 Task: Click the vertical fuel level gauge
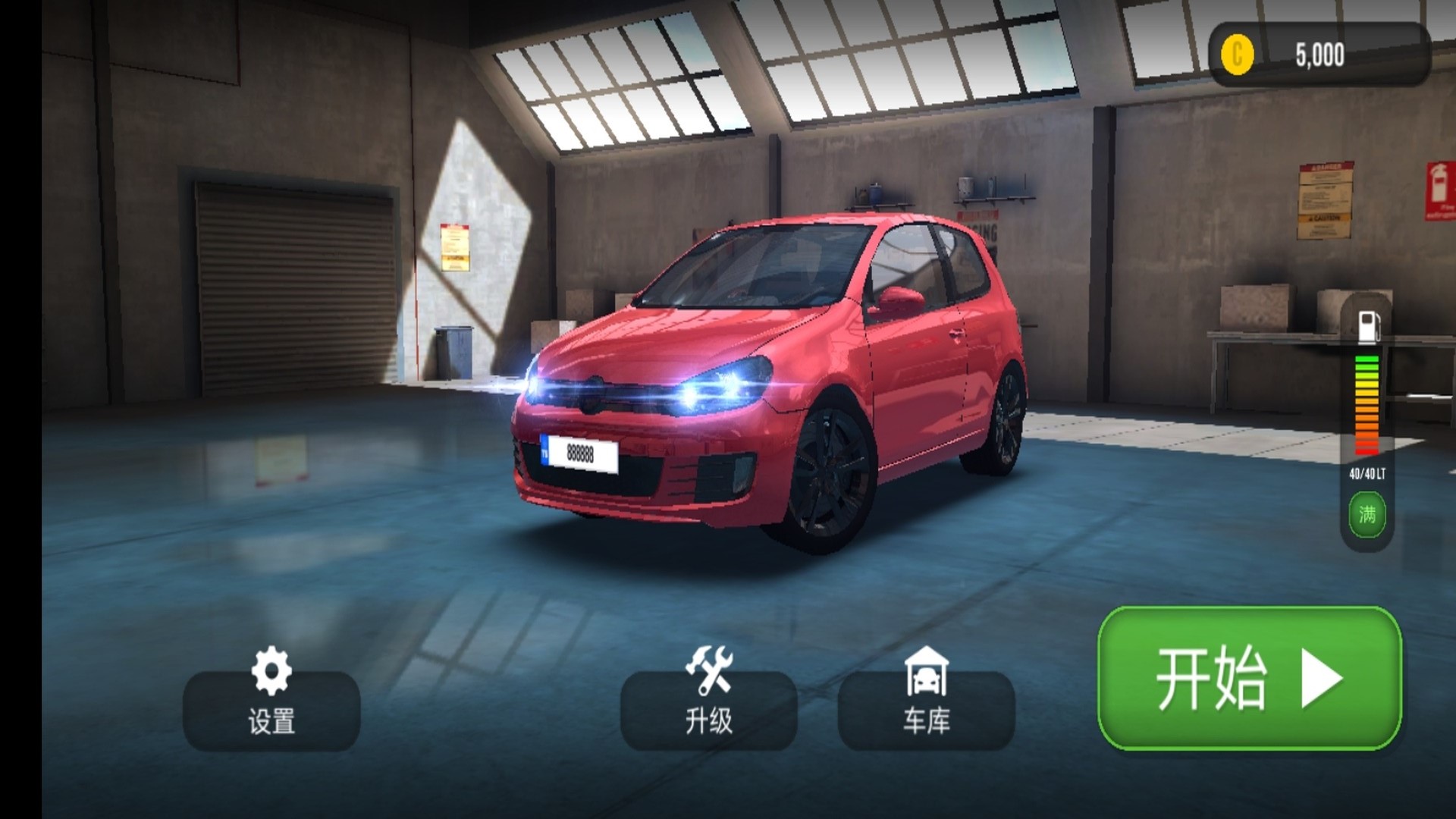click(1365, 406)
